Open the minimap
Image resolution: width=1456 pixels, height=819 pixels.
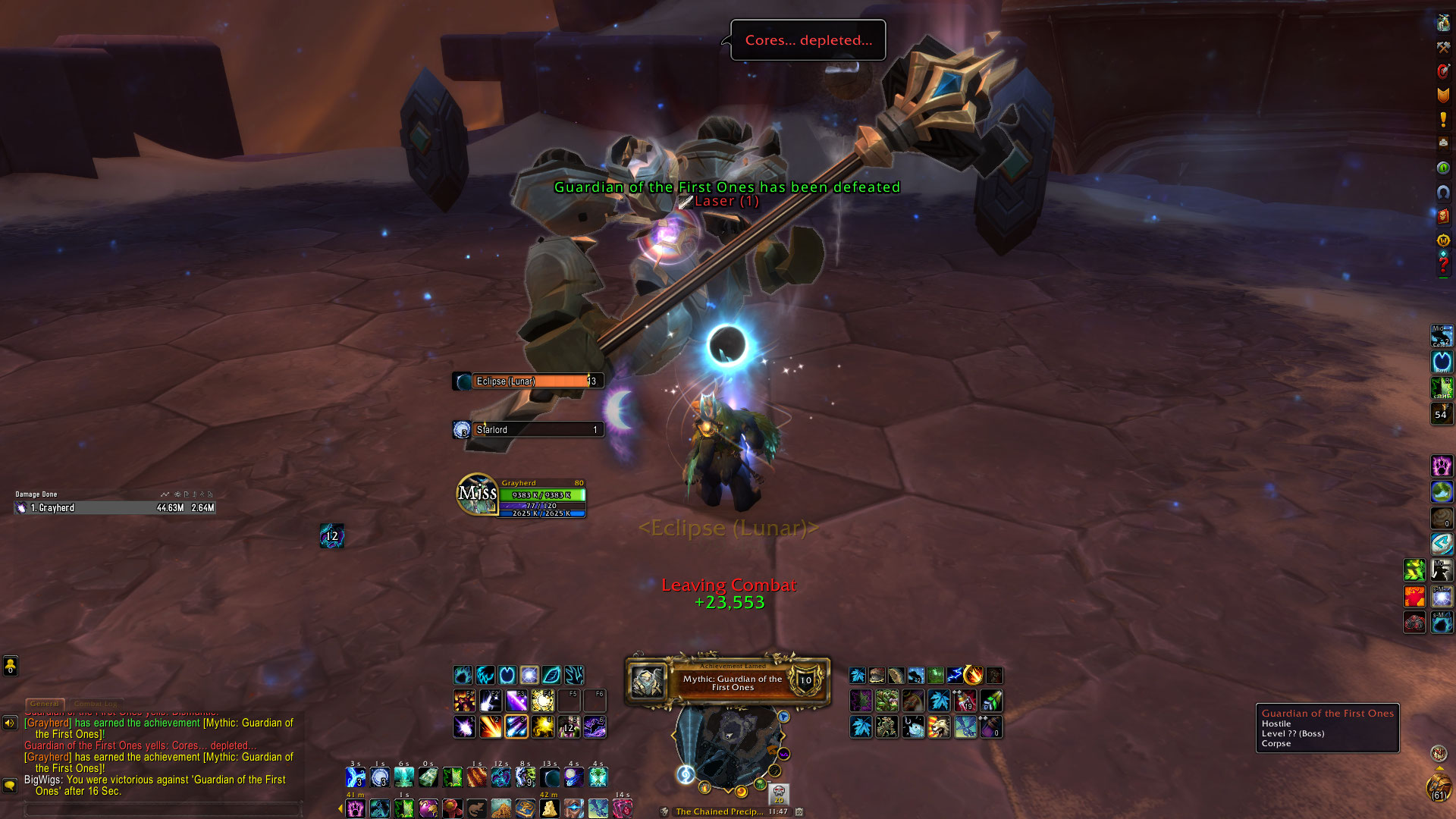pyautogui.click(x=728, y=747)
